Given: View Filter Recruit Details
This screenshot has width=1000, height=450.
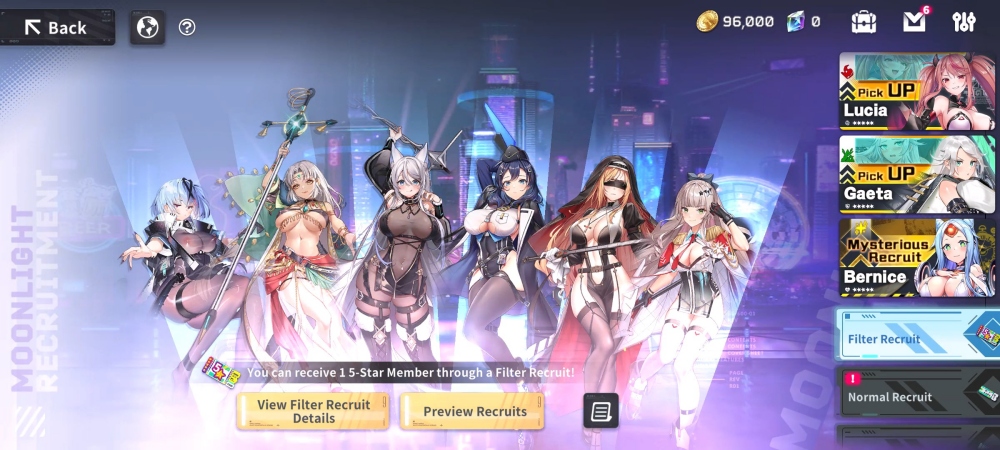Looking at the screenshot, I should 313,411.
